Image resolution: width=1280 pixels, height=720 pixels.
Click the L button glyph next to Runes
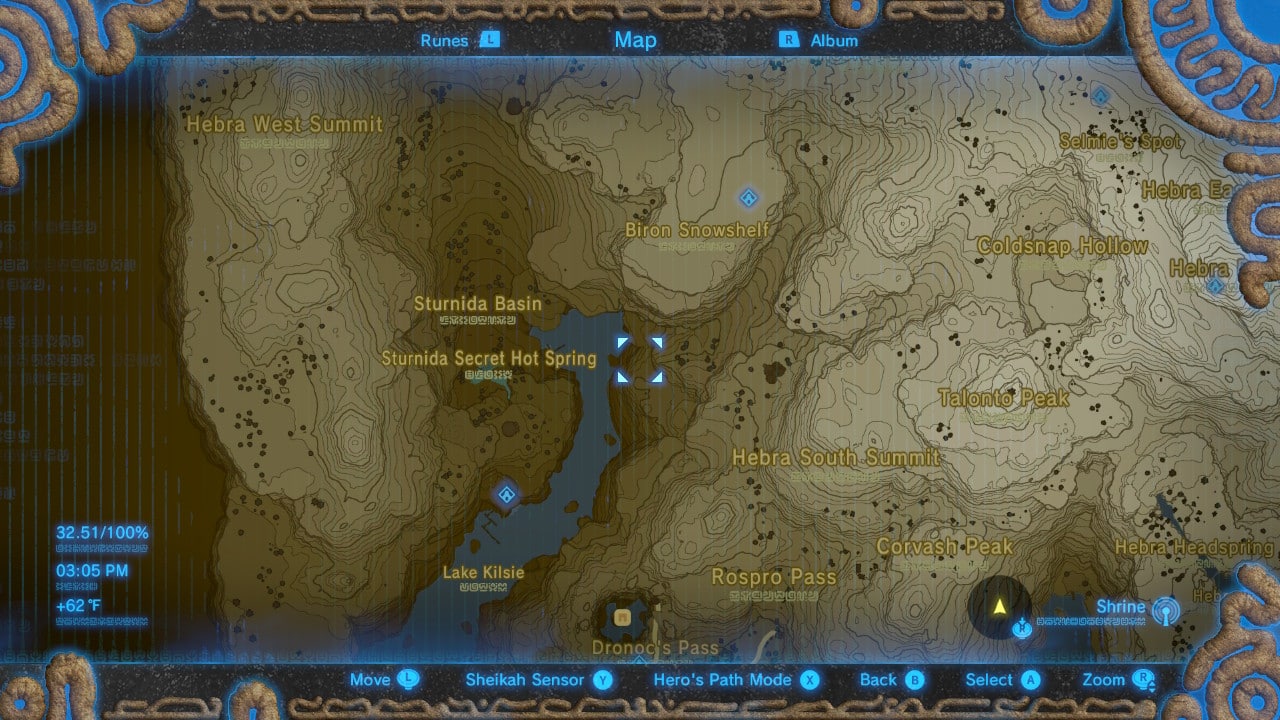pyautogui.click(x=489, y=40)
